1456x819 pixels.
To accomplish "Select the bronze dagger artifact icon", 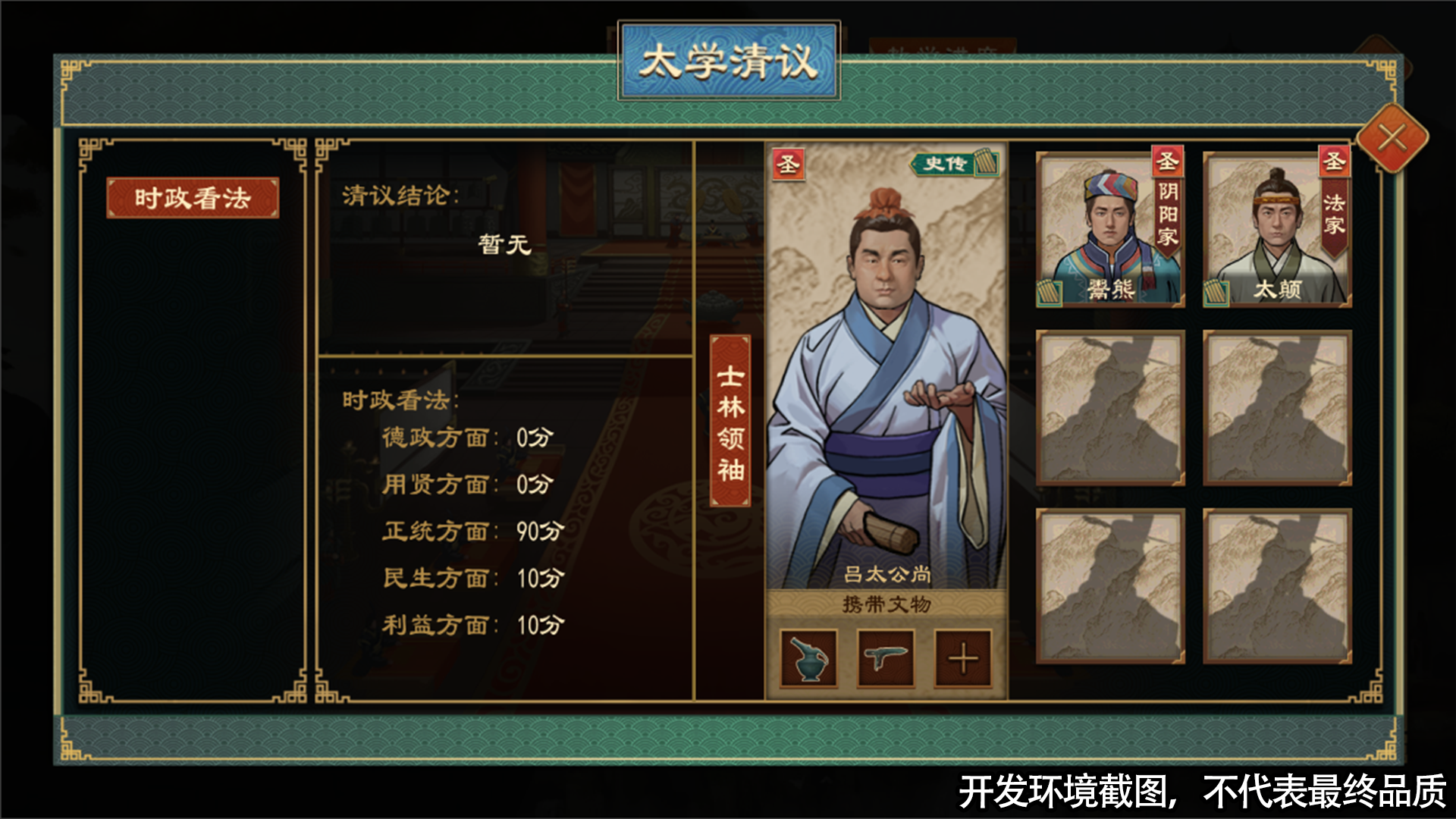I will click(x=886, y=658).
